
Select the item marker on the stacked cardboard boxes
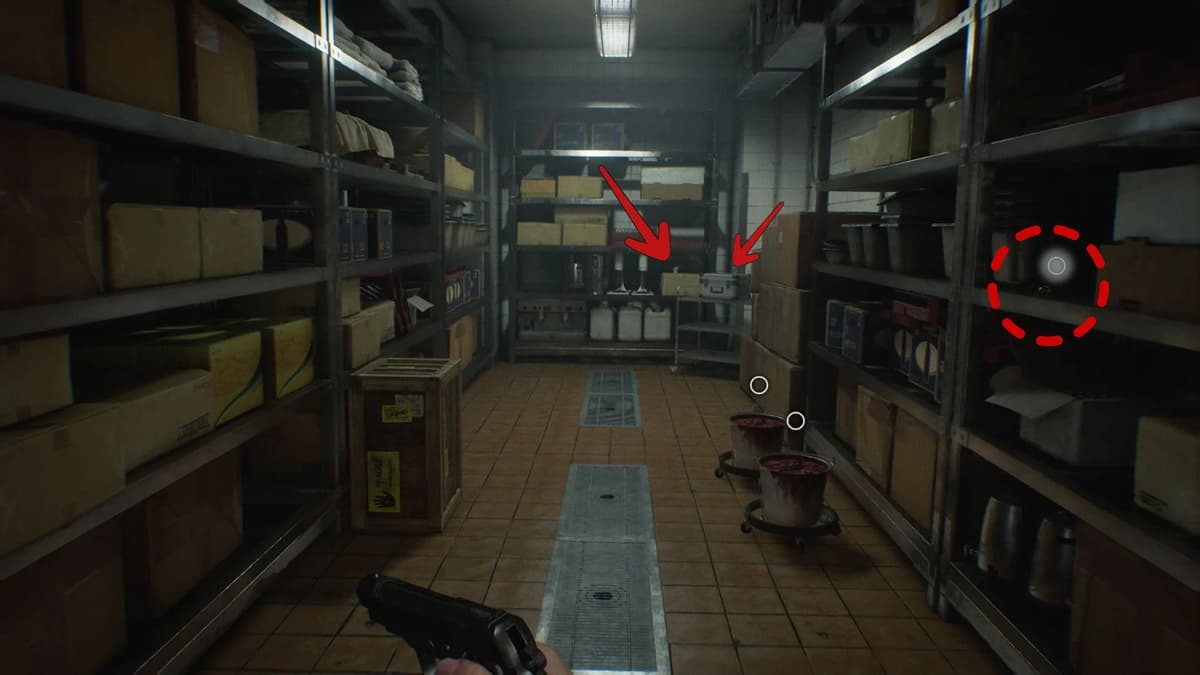(759, 384)
